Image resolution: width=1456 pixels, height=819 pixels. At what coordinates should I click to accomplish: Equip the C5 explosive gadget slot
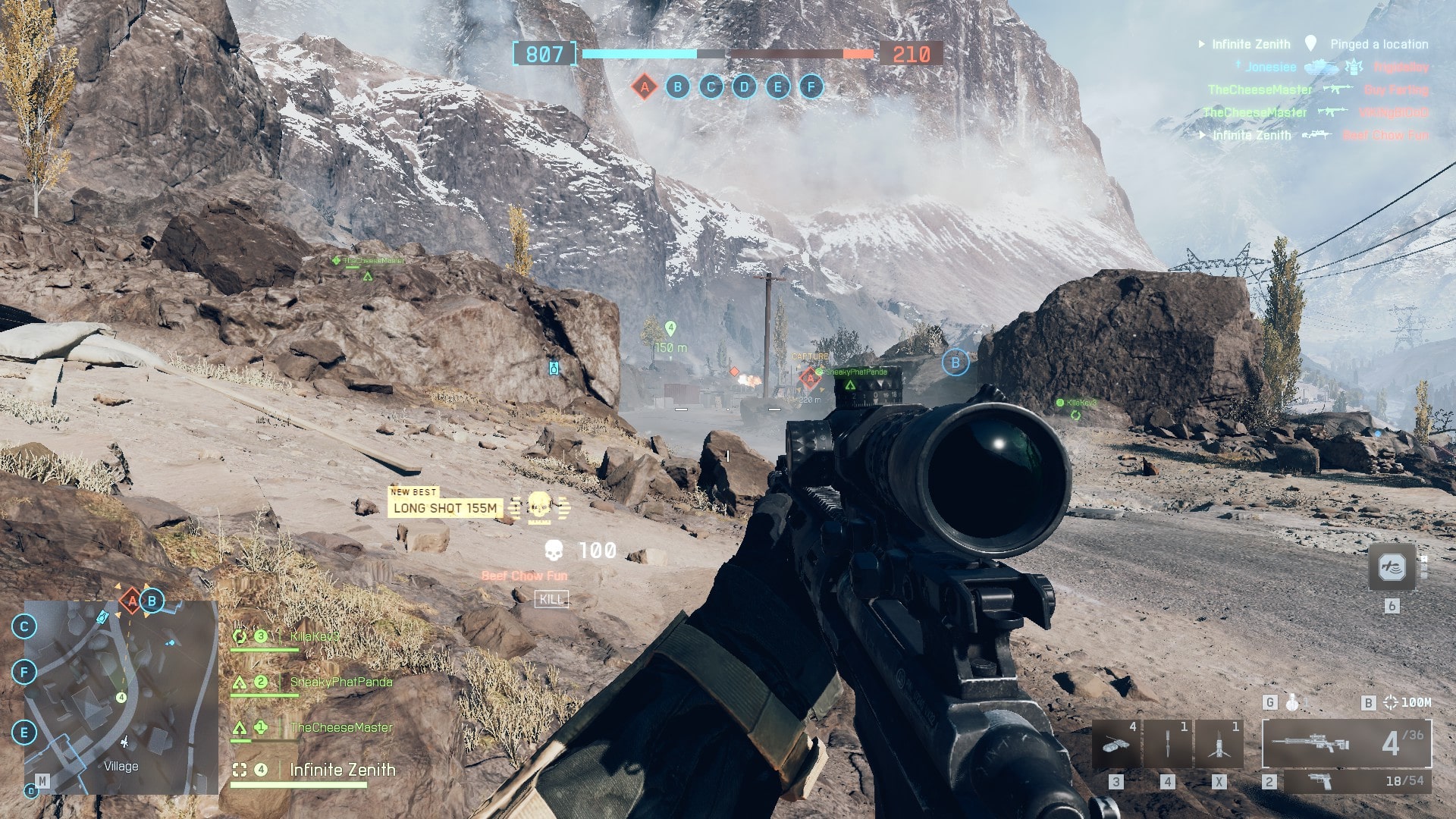pos(1116,744)
